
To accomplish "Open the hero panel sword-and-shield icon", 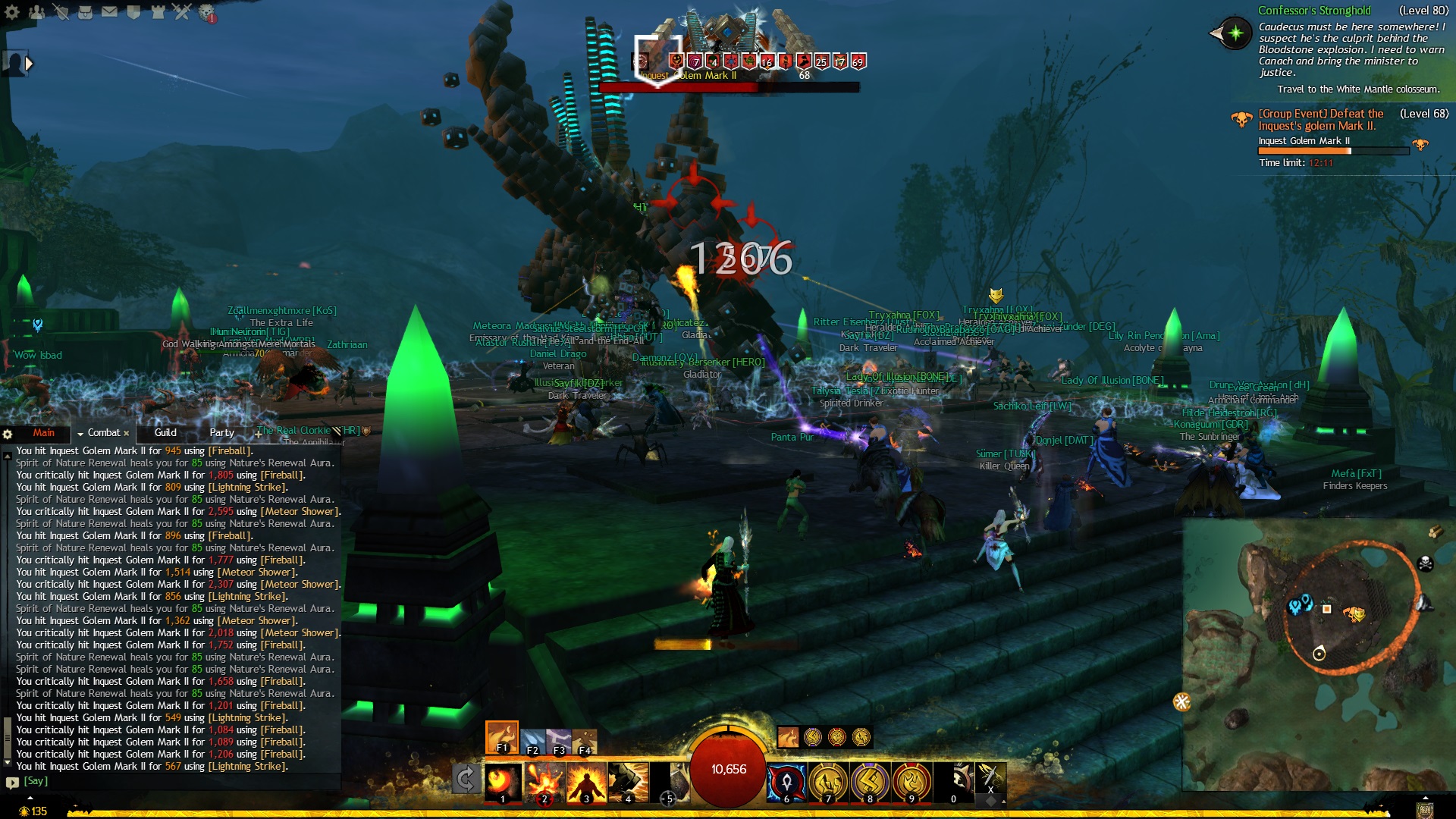I will click(x=61, y=12).
